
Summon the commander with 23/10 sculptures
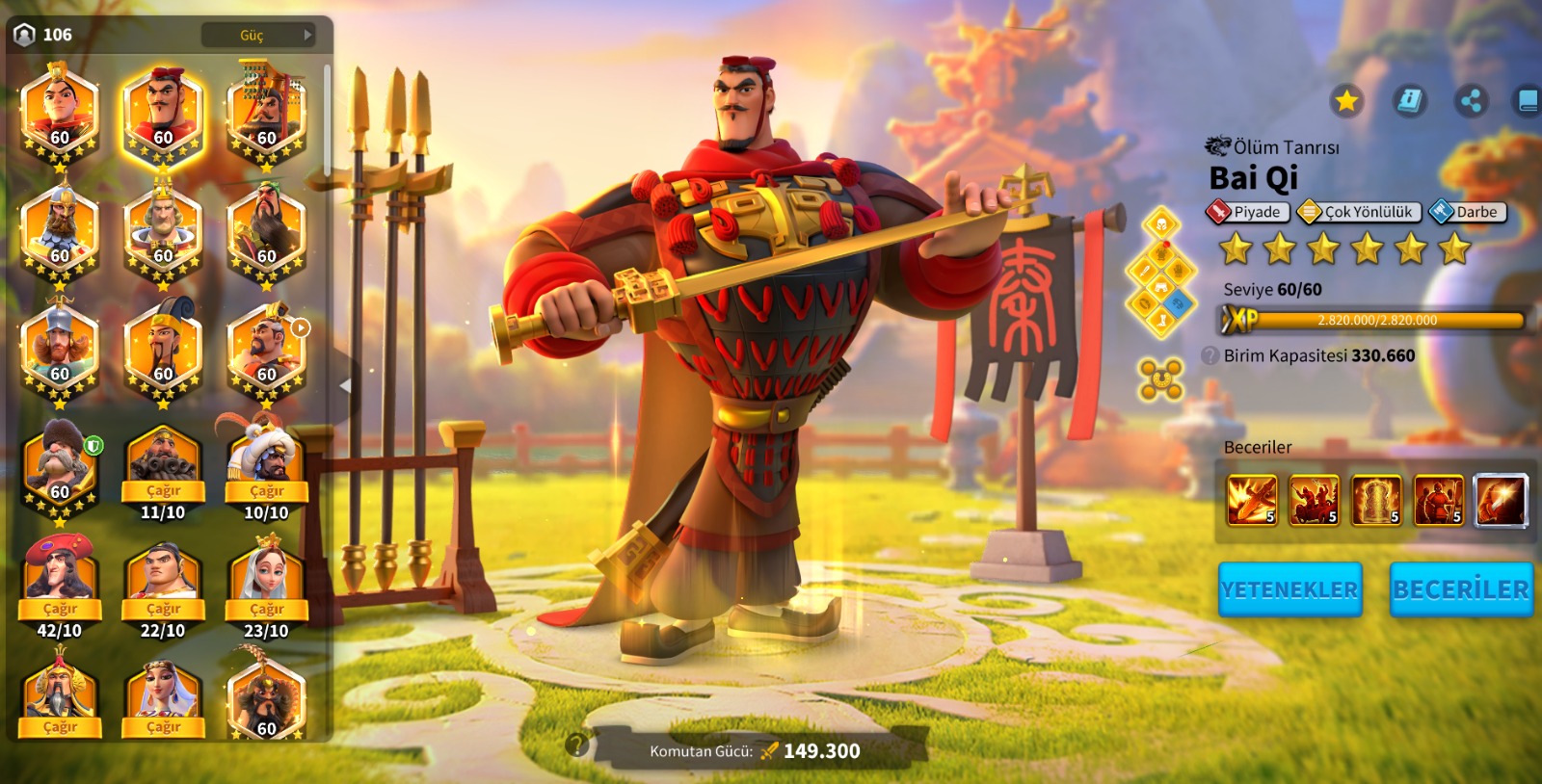point(266,609)
